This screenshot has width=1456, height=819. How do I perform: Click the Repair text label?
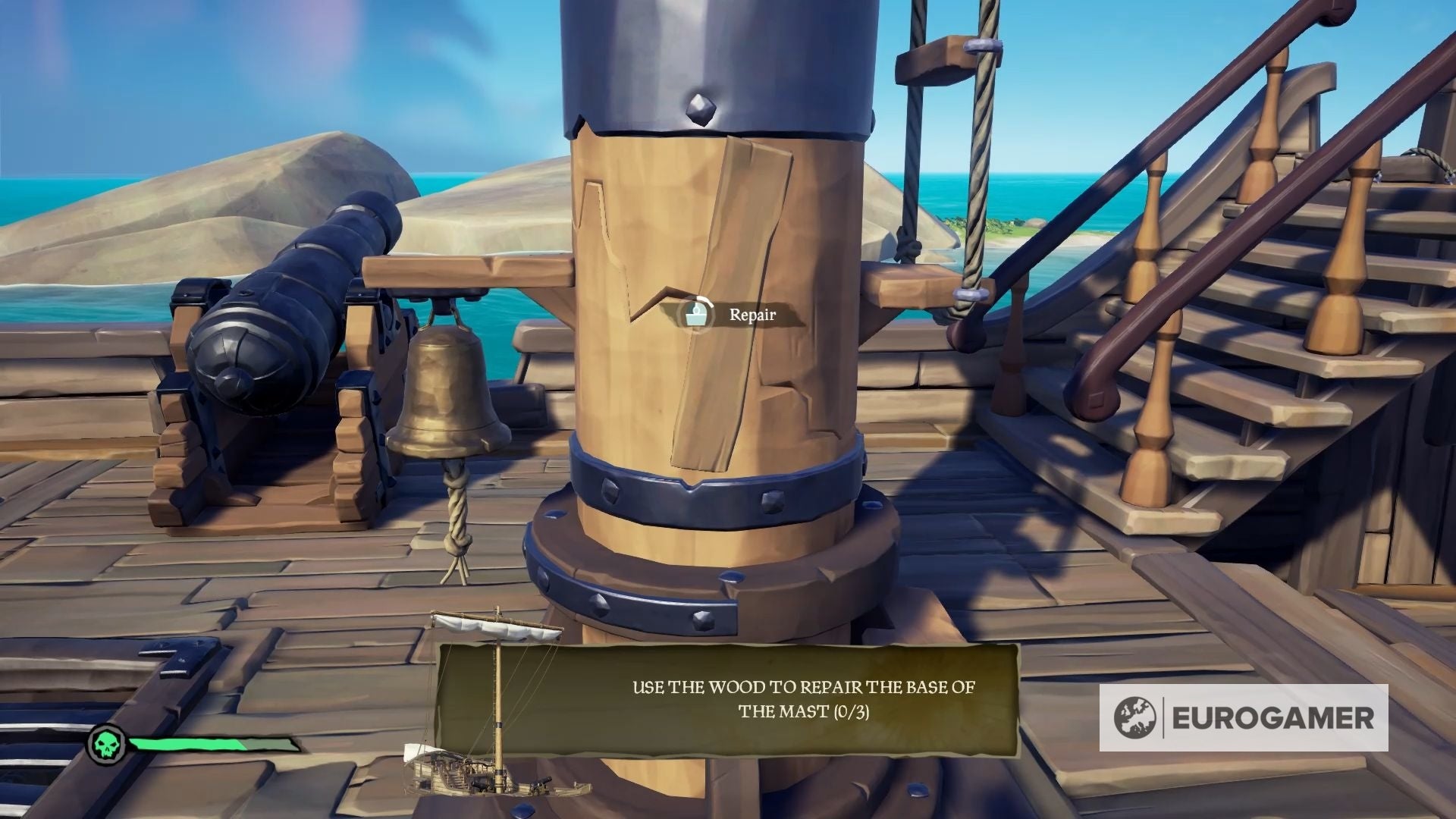tap(752, 313)
